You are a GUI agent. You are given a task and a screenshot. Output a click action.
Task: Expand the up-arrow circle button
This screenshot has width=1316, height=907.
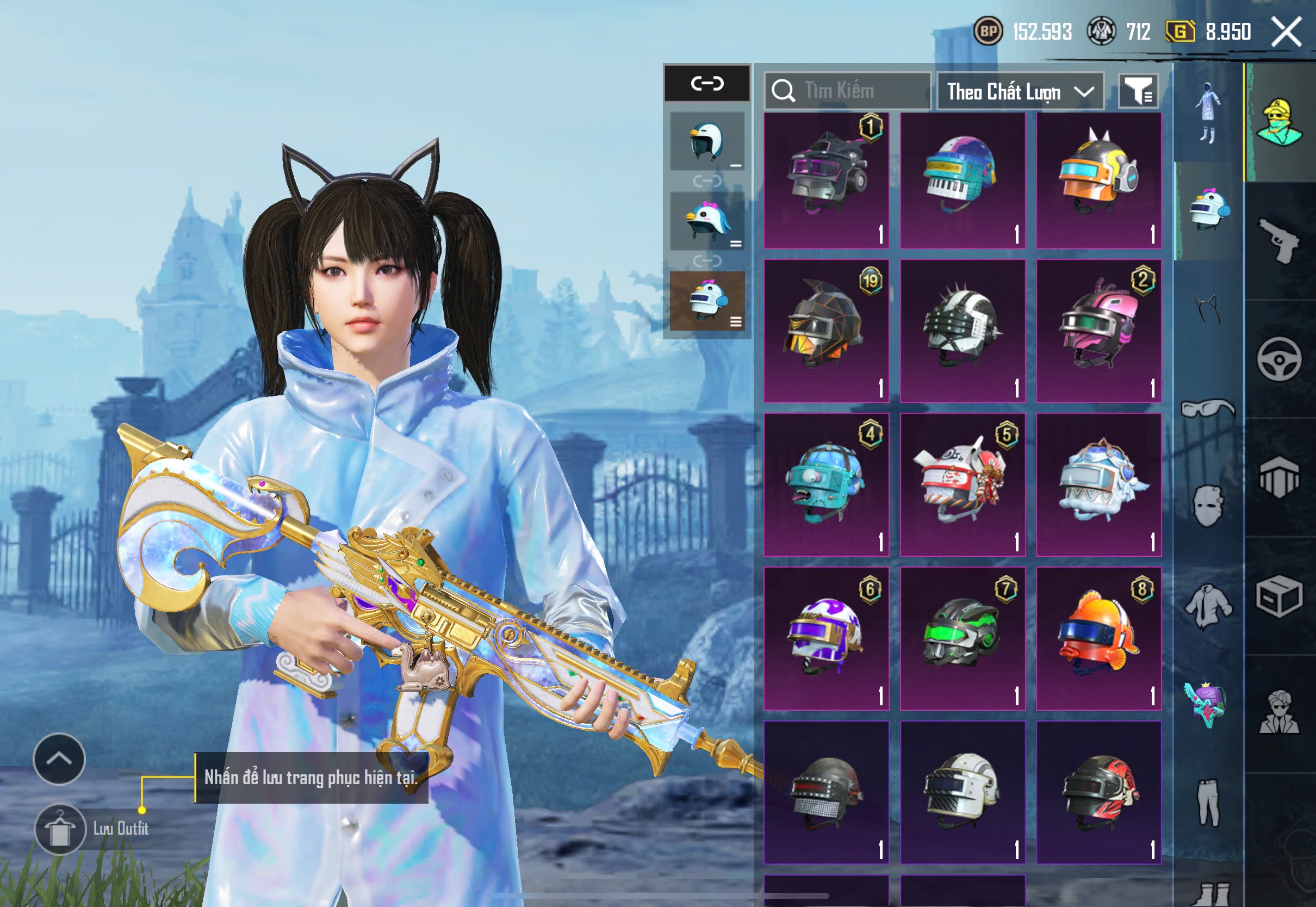point(59,759)
